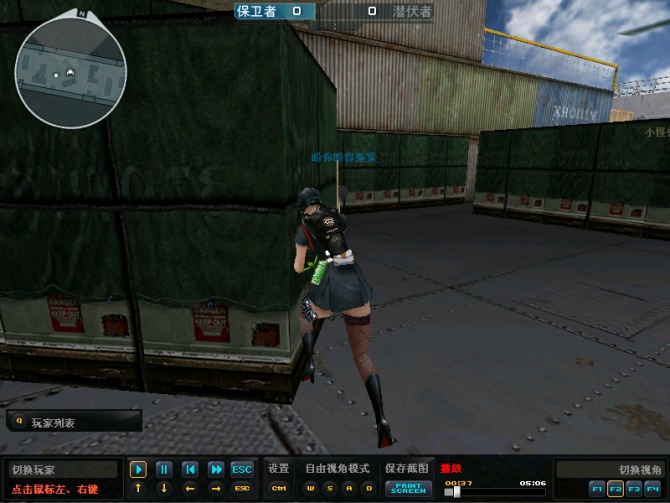Click the play button in replay controls
Viewport: 670px width, 503px height.
138,469
